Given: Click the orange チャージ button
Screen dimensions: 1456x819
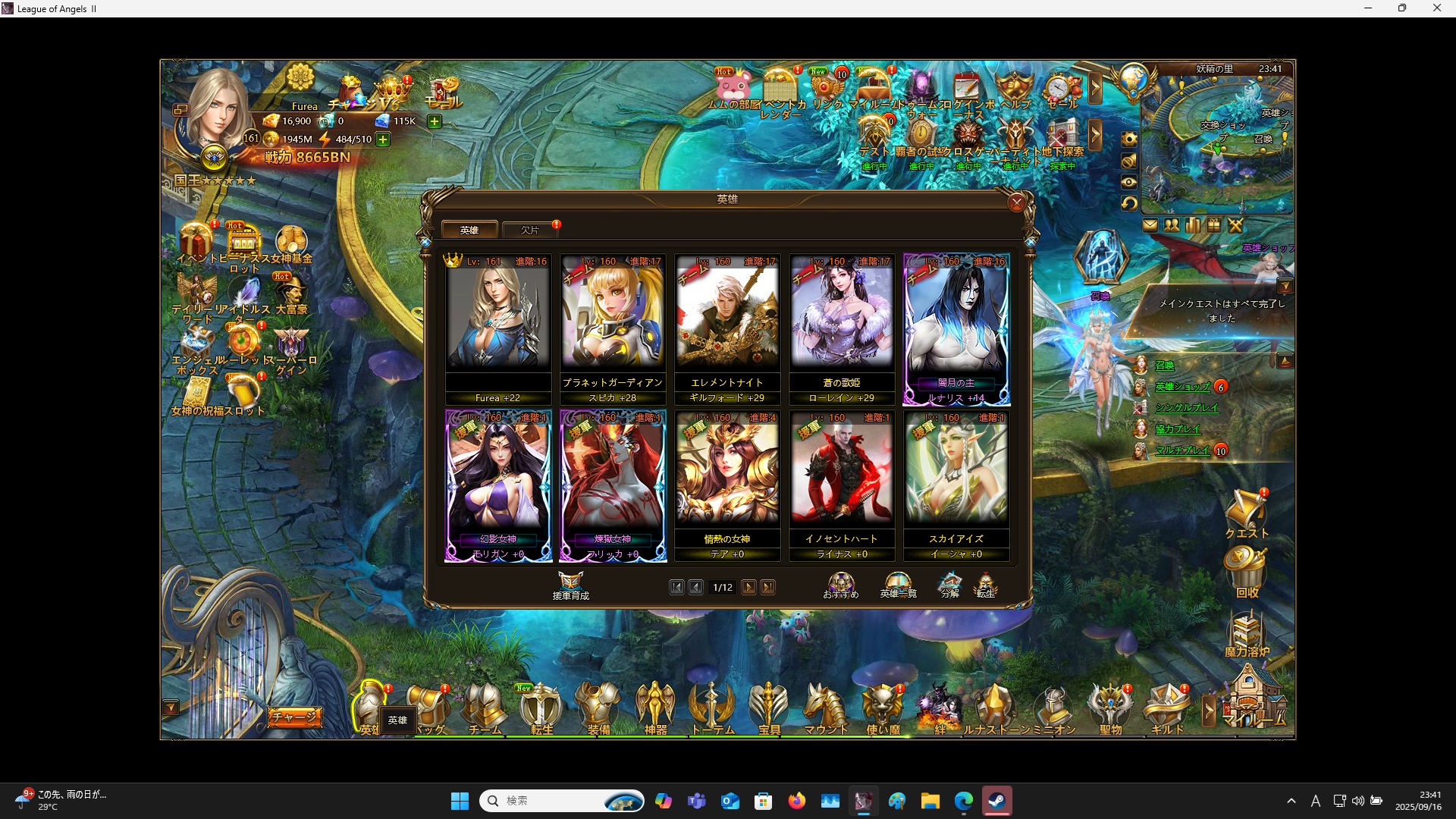Looking at the screenshot, I should [294, 717].
